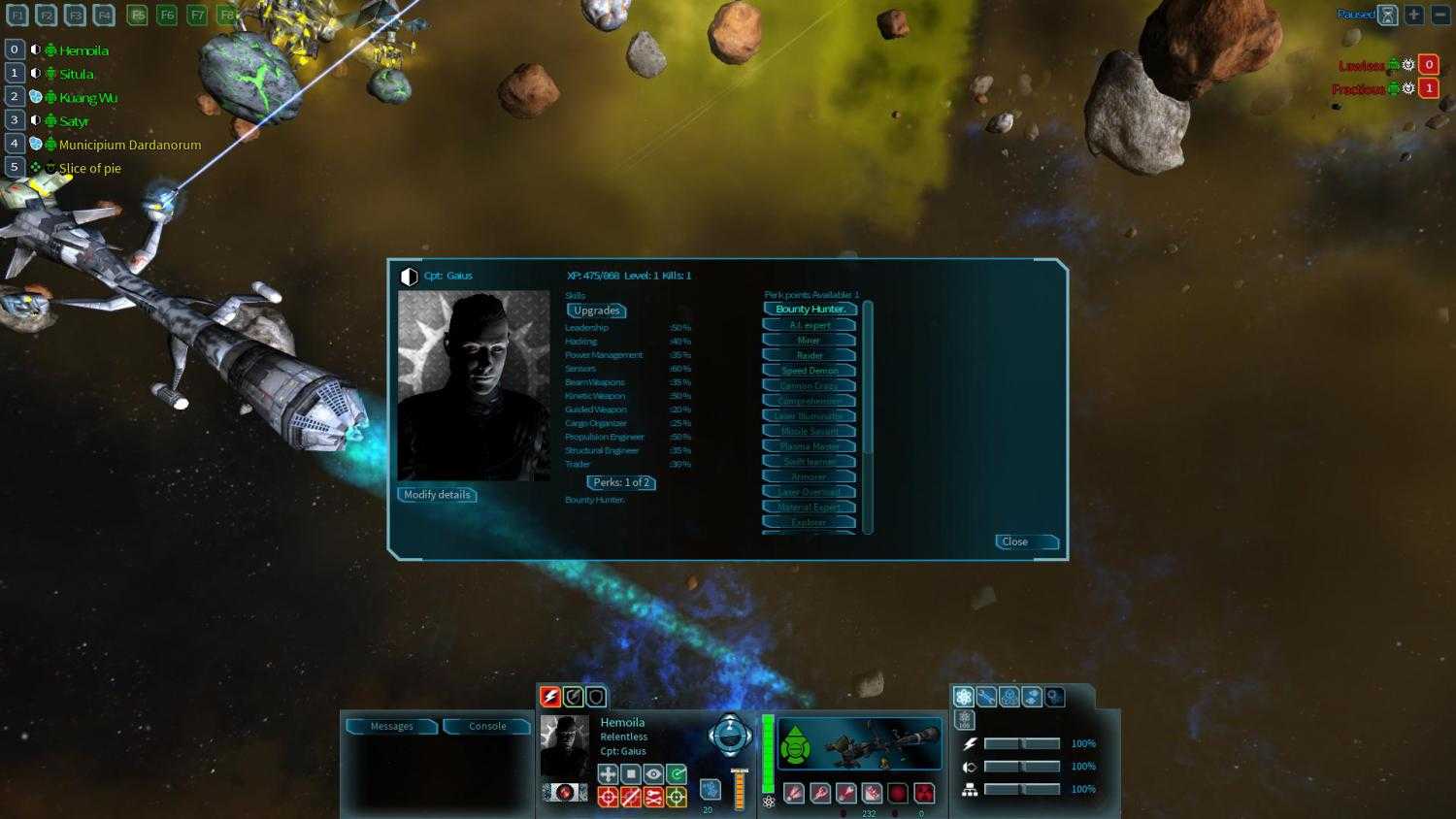Adjust the top 100% energy slider
The width and height of the screenshot is (1456, 819).
[1022, 743]
